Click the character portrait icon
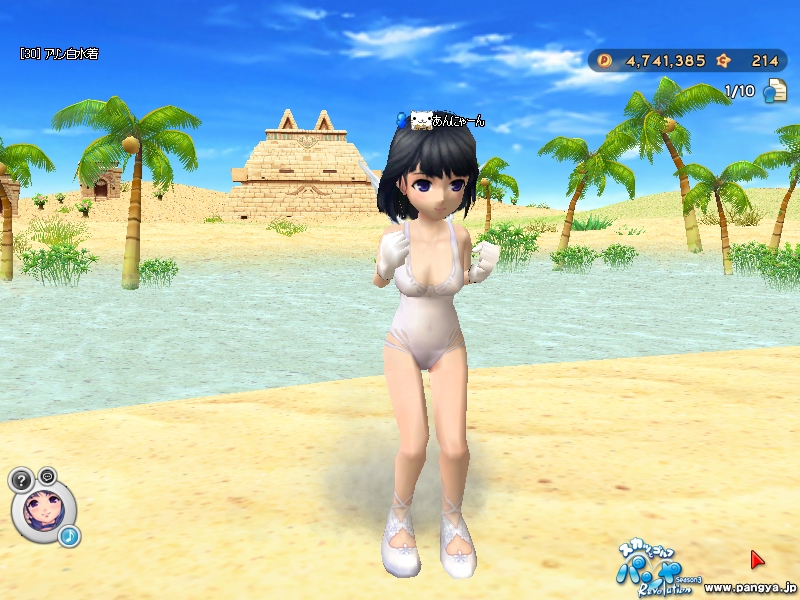 point(43,508)
